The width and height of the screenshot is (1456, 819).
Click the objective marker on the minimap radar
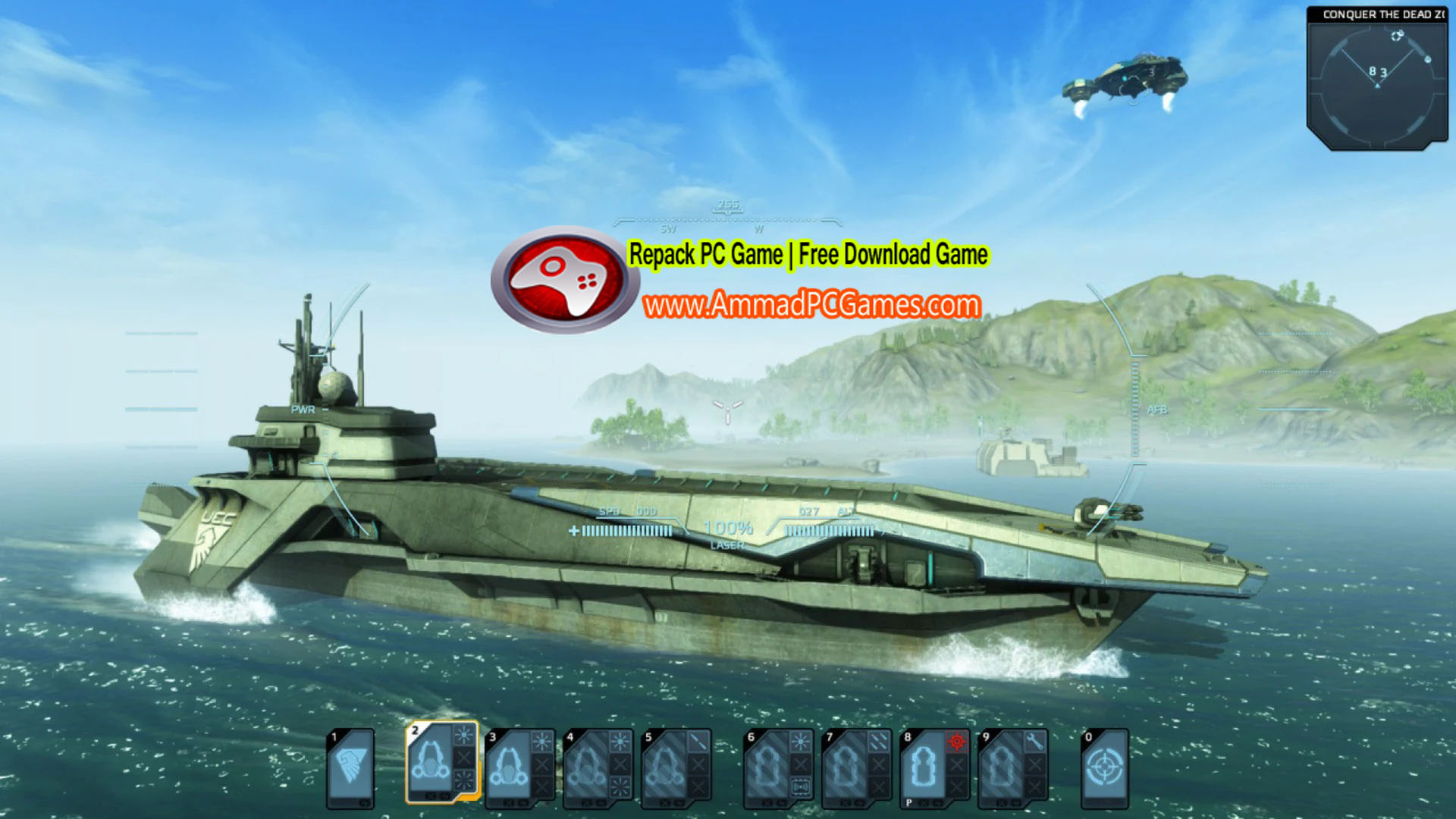(x=1397, y=35)
